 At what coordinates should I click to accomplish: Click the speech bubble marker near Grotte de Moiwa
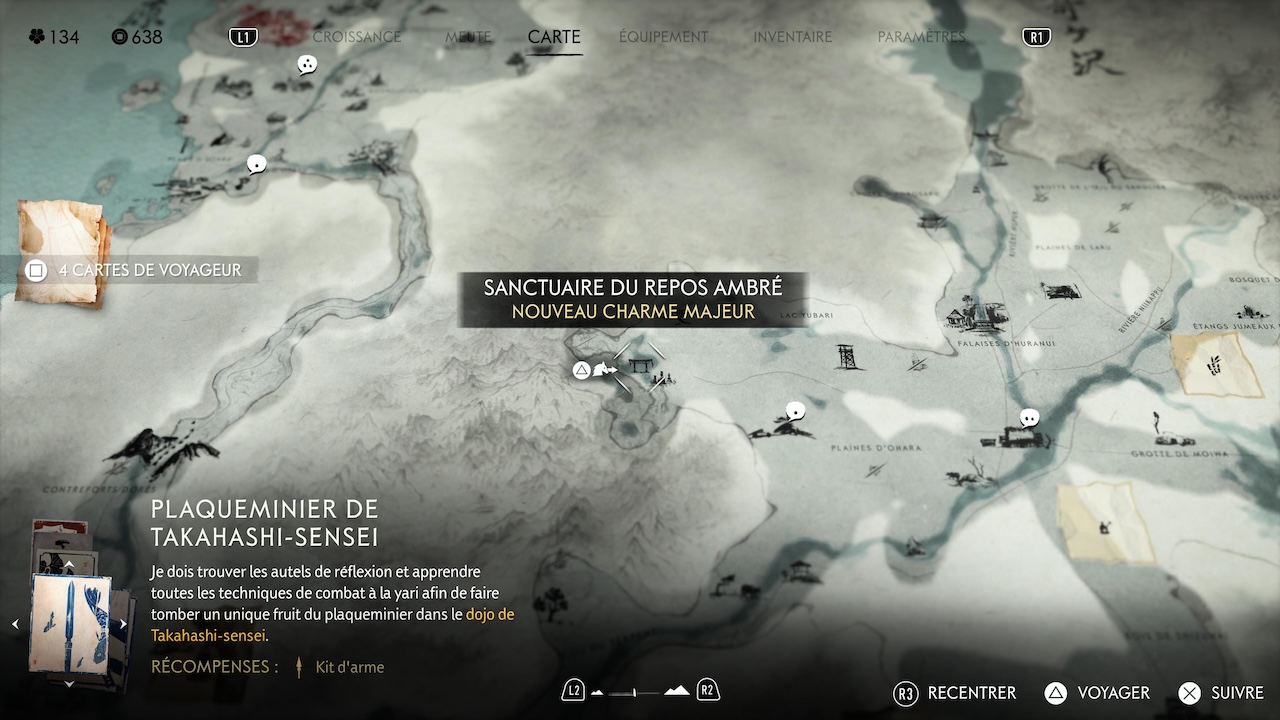[x=1029, y=418]
